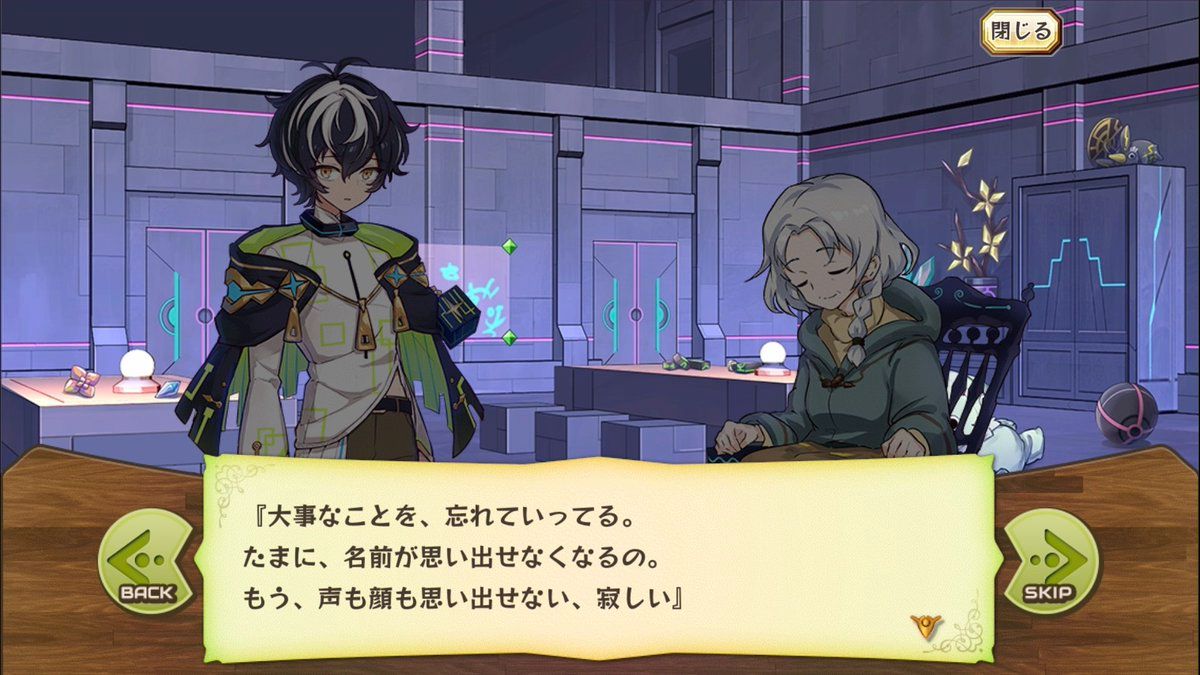The image size is (1200, 675).
Task: Close the story scene with 閉じる
Action: click(1021, 31)
